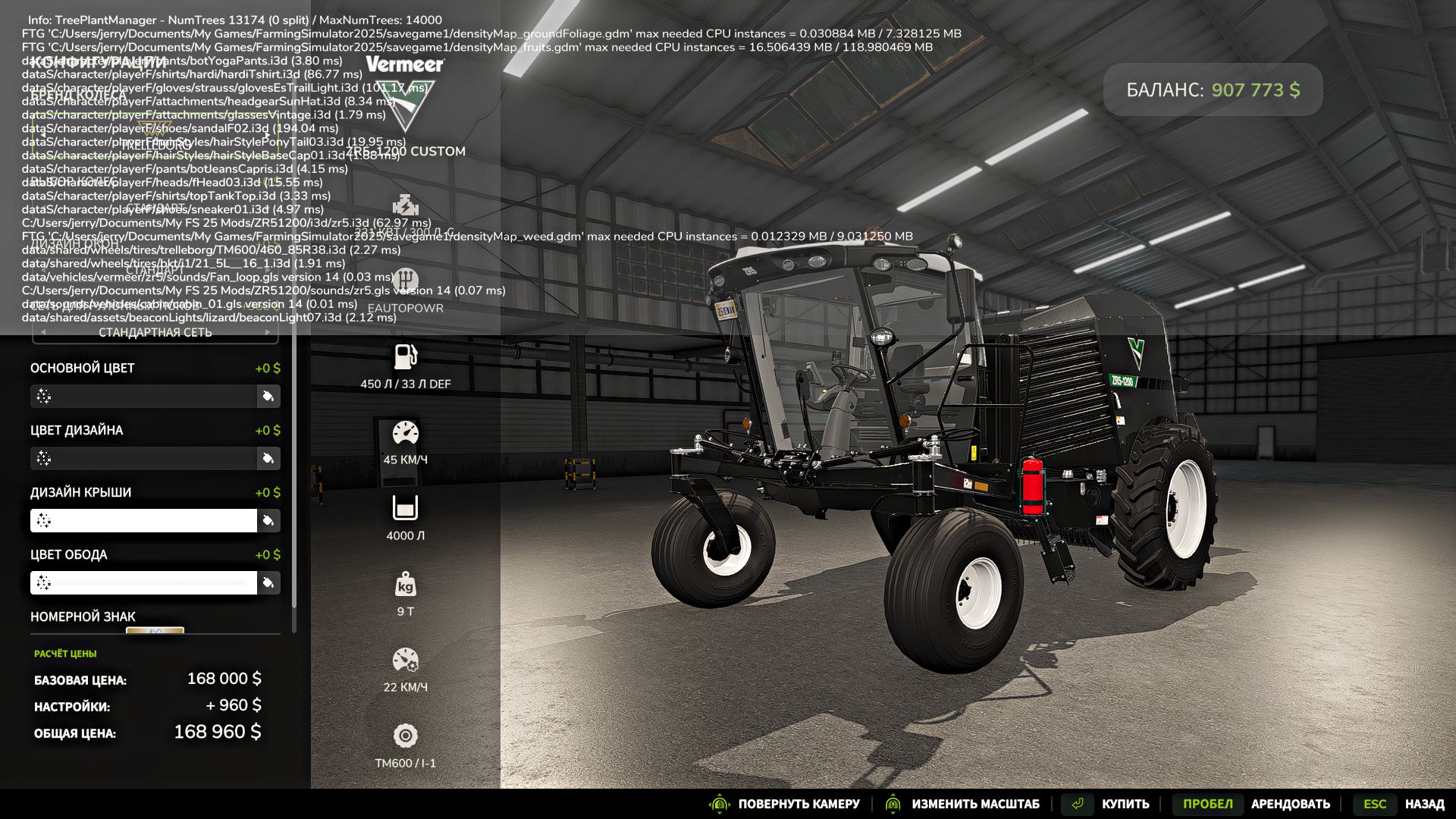Click left arrow next to СТАНДАРТНАЯ СЕТЬ
1456x819 pixels.
pos(43,332)
